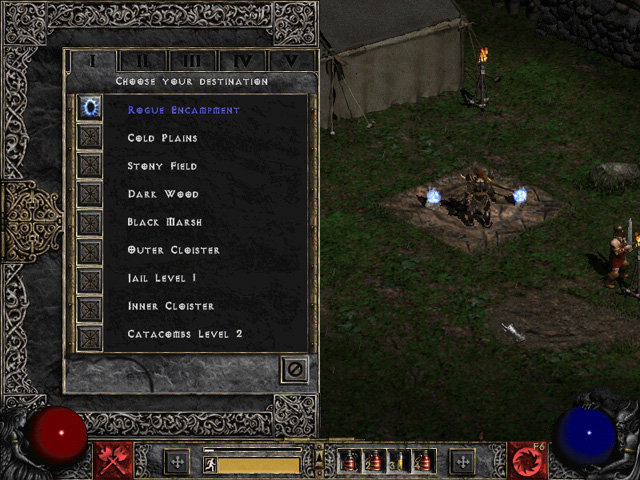The image size is (640, 480).
Task: Select the Rogue Encampment waypoint
Action: pyautogui.click(x=183, y=110)
